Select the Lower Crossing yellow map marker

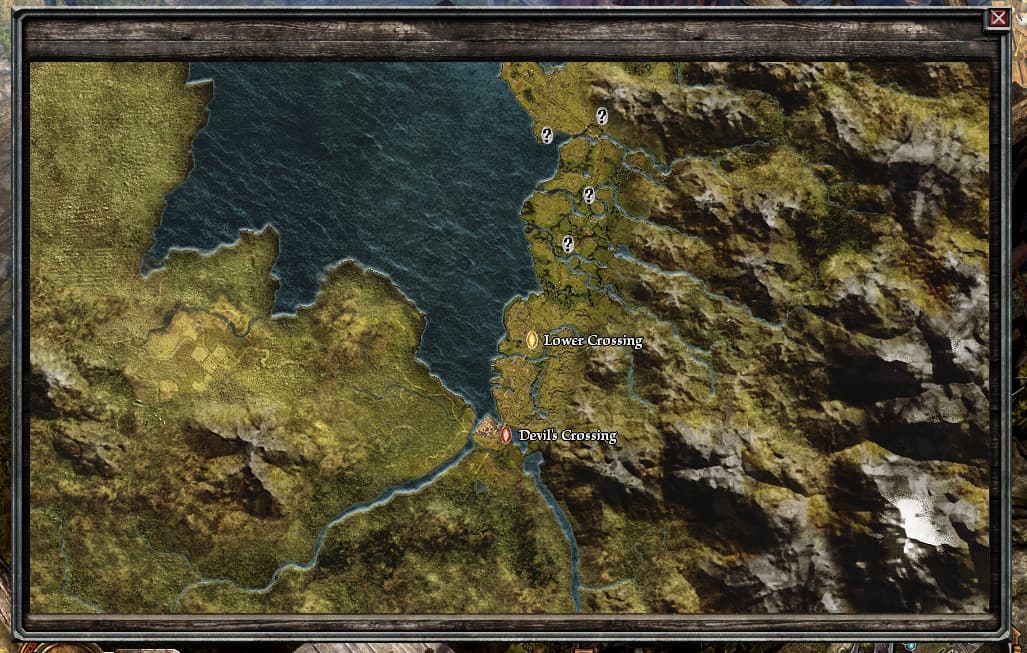pyautogui.click(x=532, y=341)
